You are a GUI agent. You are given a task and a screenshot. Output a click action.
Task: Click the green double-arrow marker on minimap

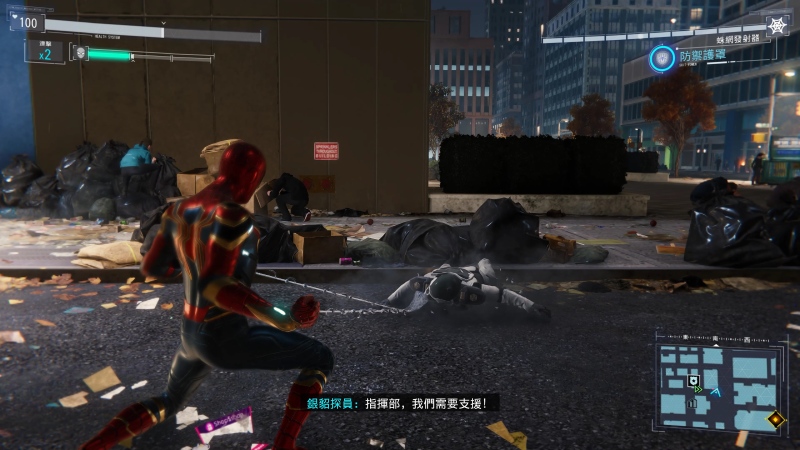699,390
